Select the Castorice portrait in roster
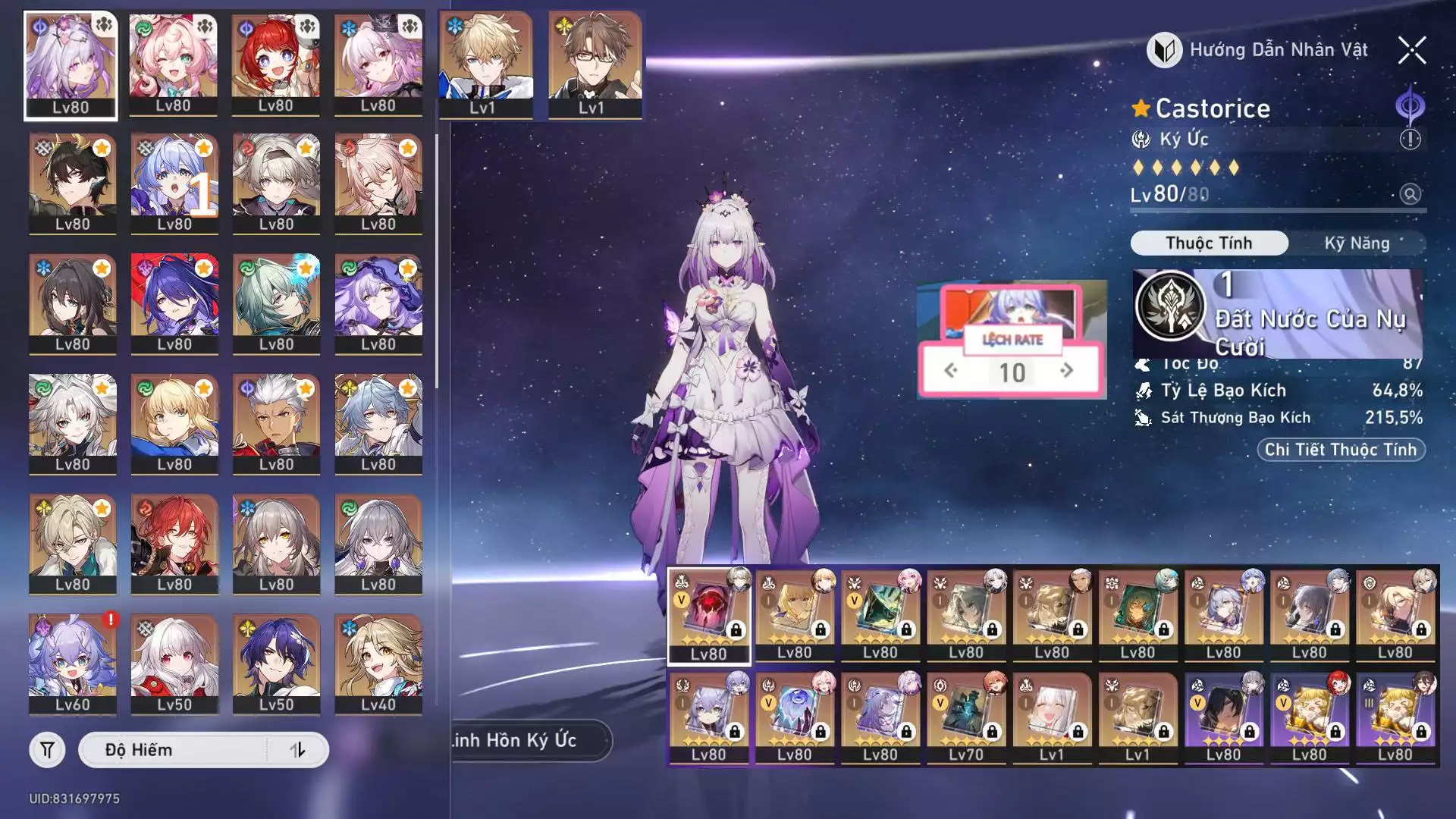 (71, 65)
